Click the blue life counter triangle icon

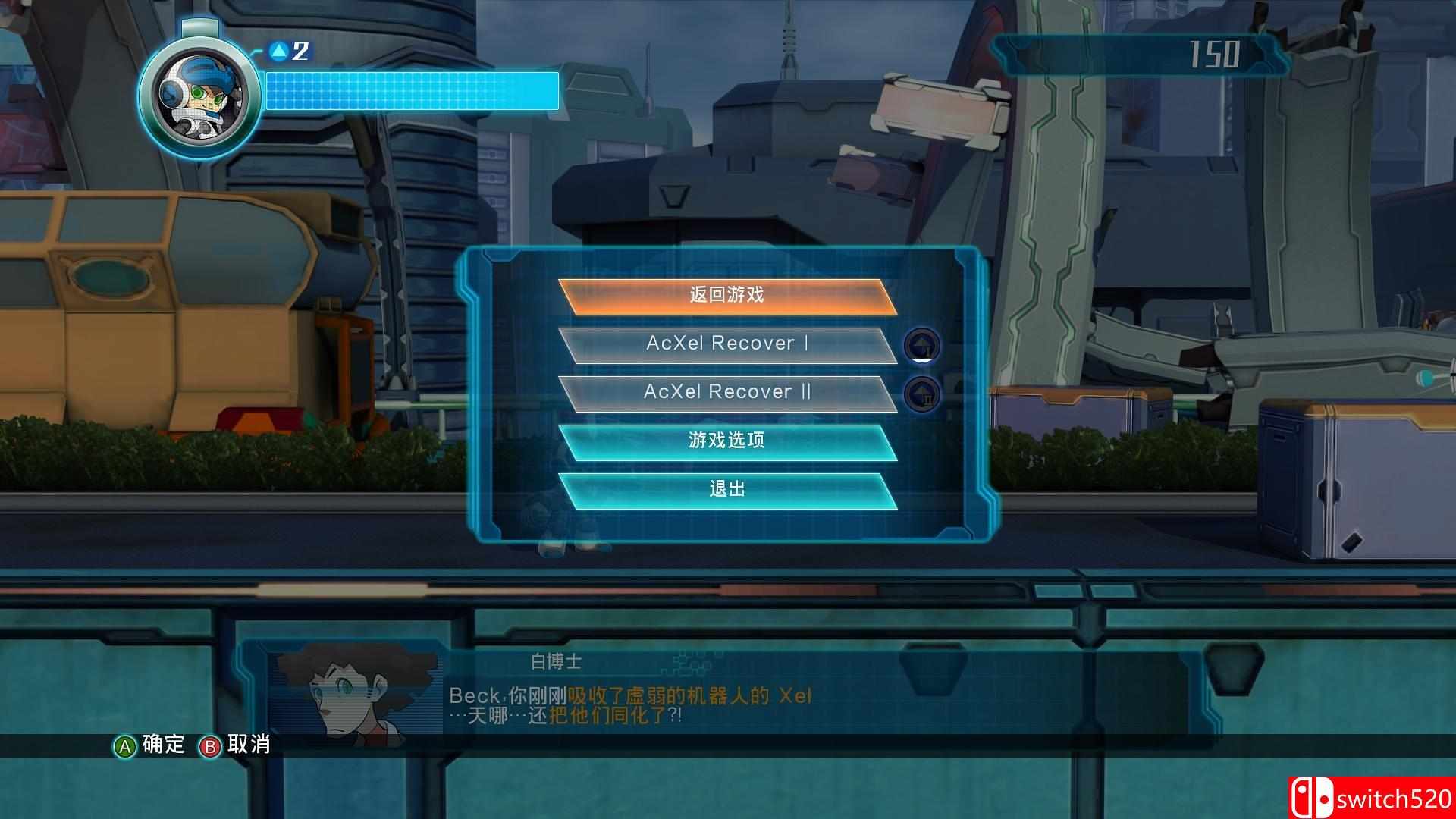(278, 50)
